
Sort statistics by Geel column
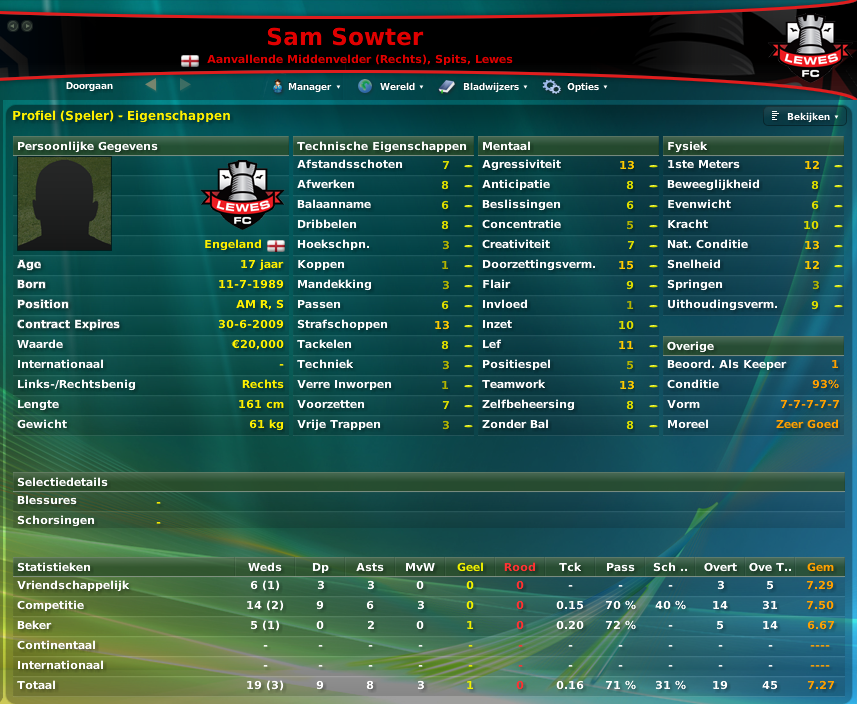tap(470, 567)
